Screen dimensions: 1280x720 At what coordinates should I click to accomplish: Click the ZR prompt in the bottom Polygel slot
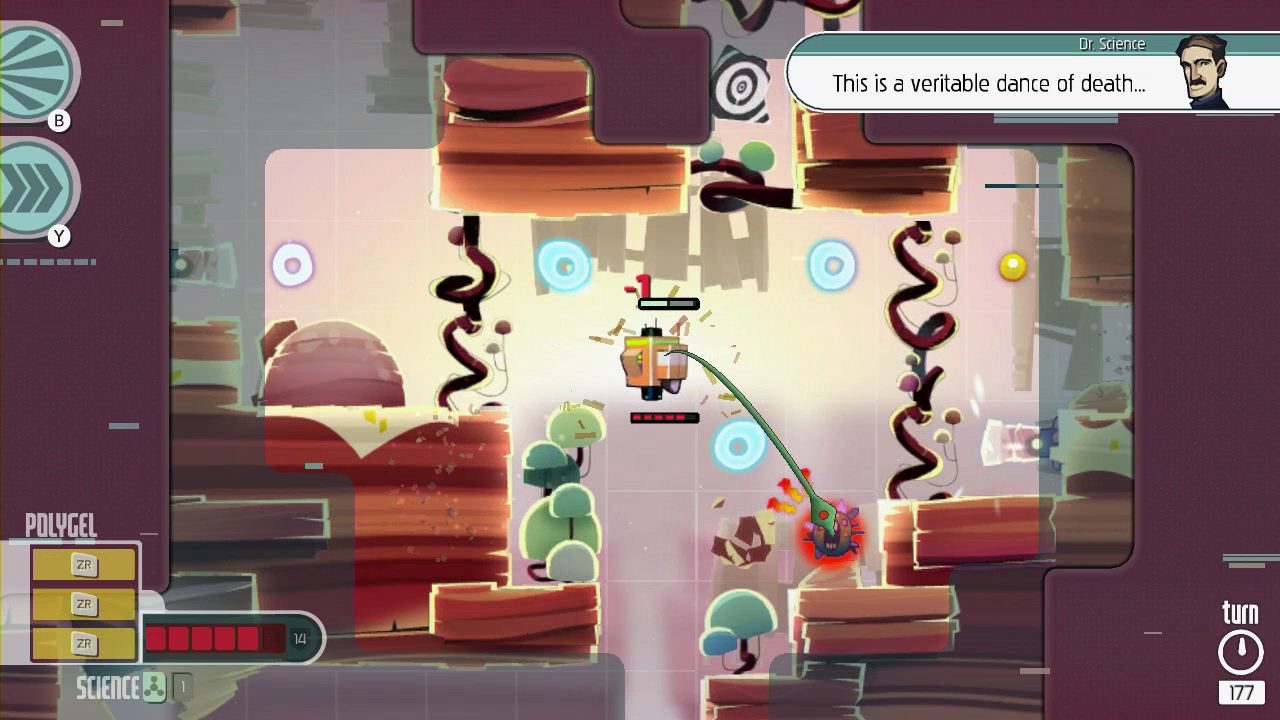(85, 643)
